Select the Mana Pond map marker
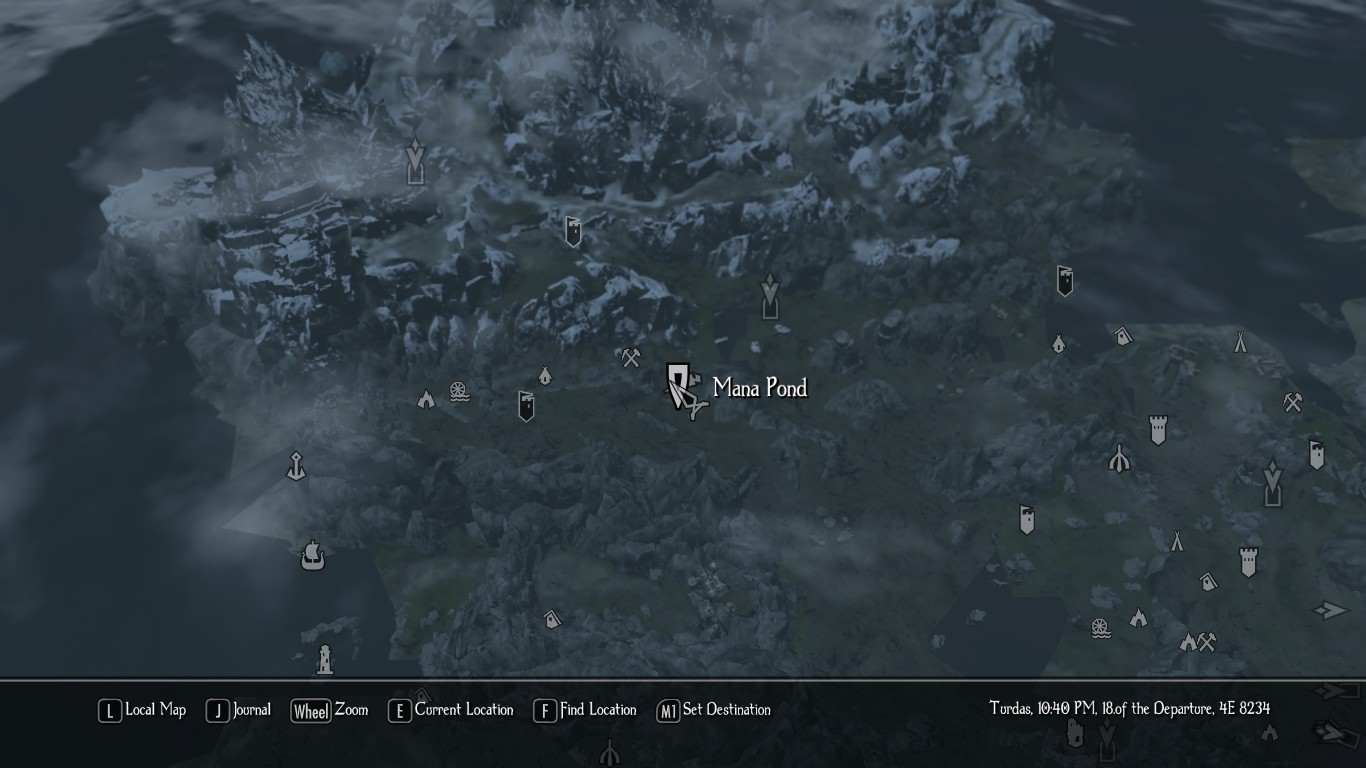1366x768 pixels. [680, 386]
